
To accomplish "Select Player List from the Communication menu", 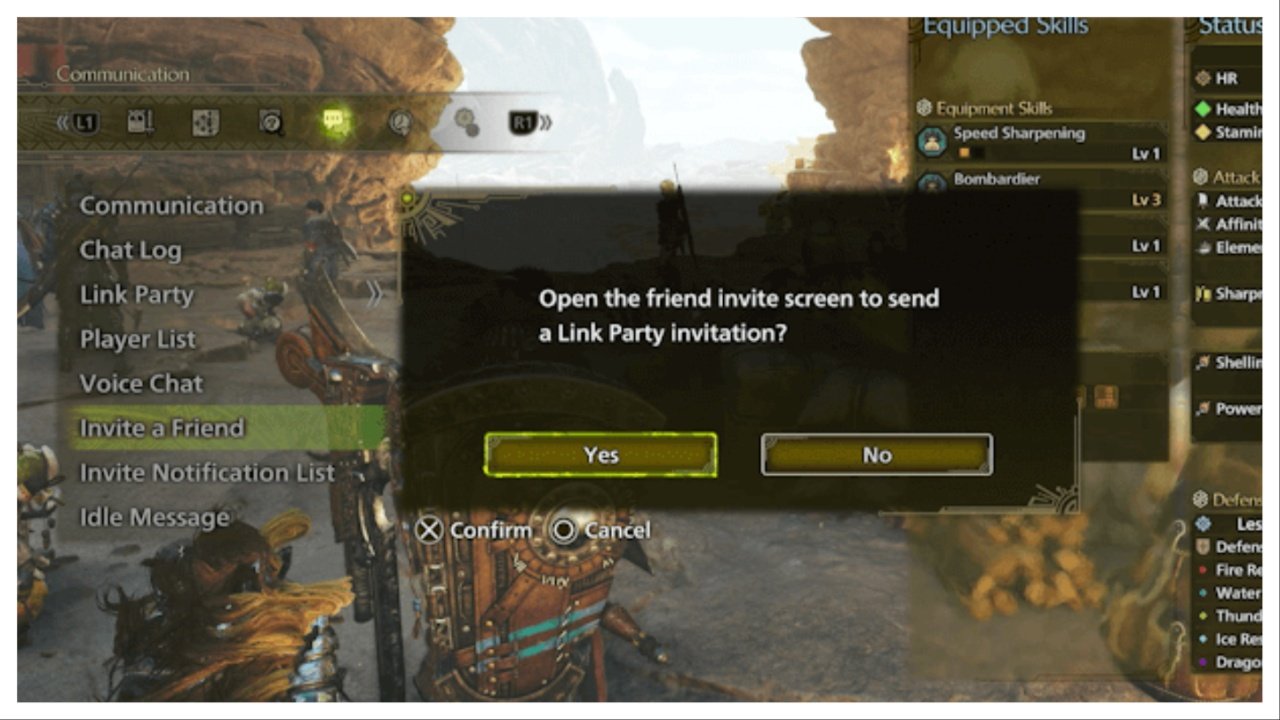I will (137, 339).
